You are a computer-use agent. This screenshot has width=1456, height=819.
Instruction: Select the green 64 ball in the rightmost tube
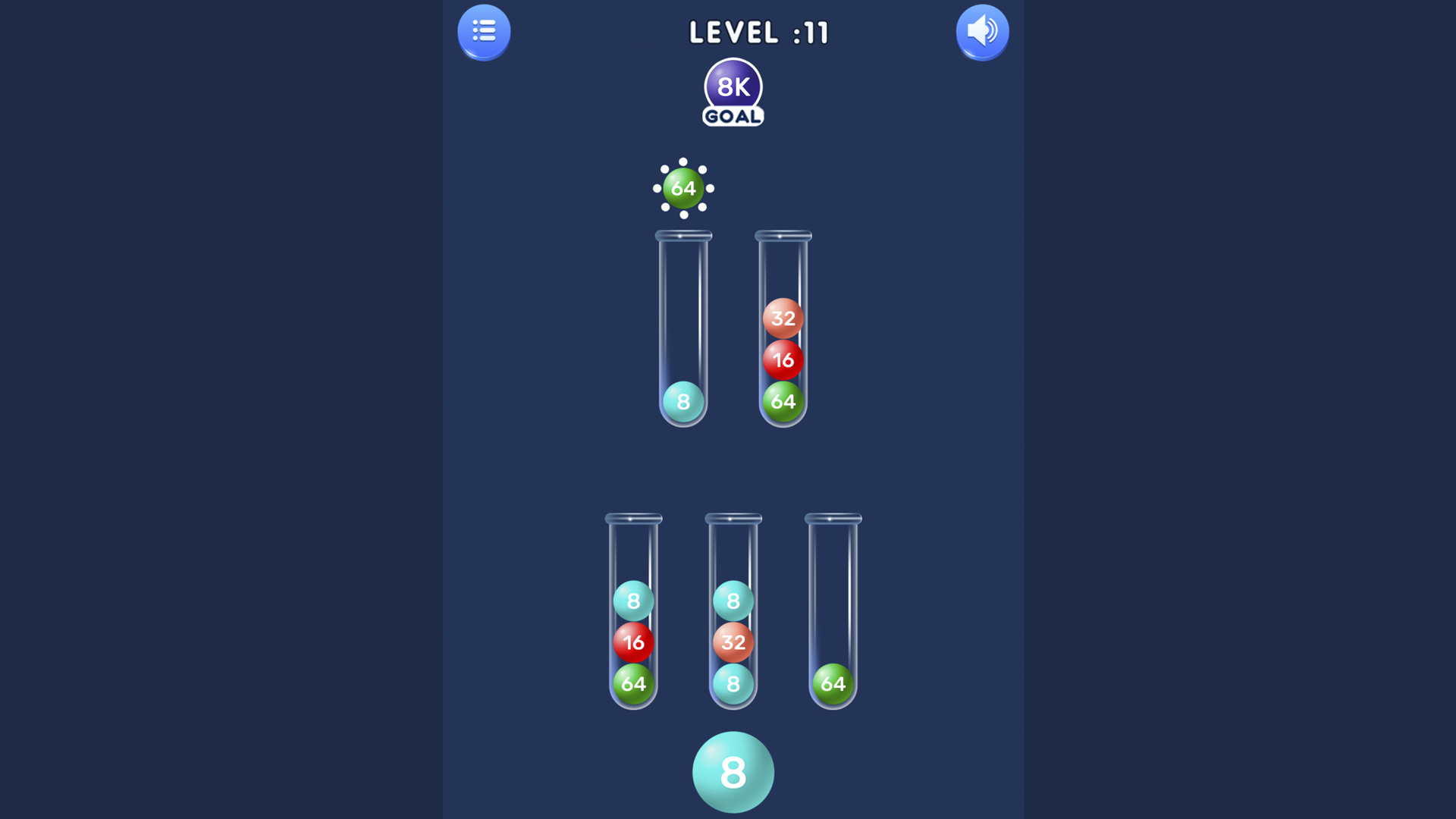click(x=832, y=682)
